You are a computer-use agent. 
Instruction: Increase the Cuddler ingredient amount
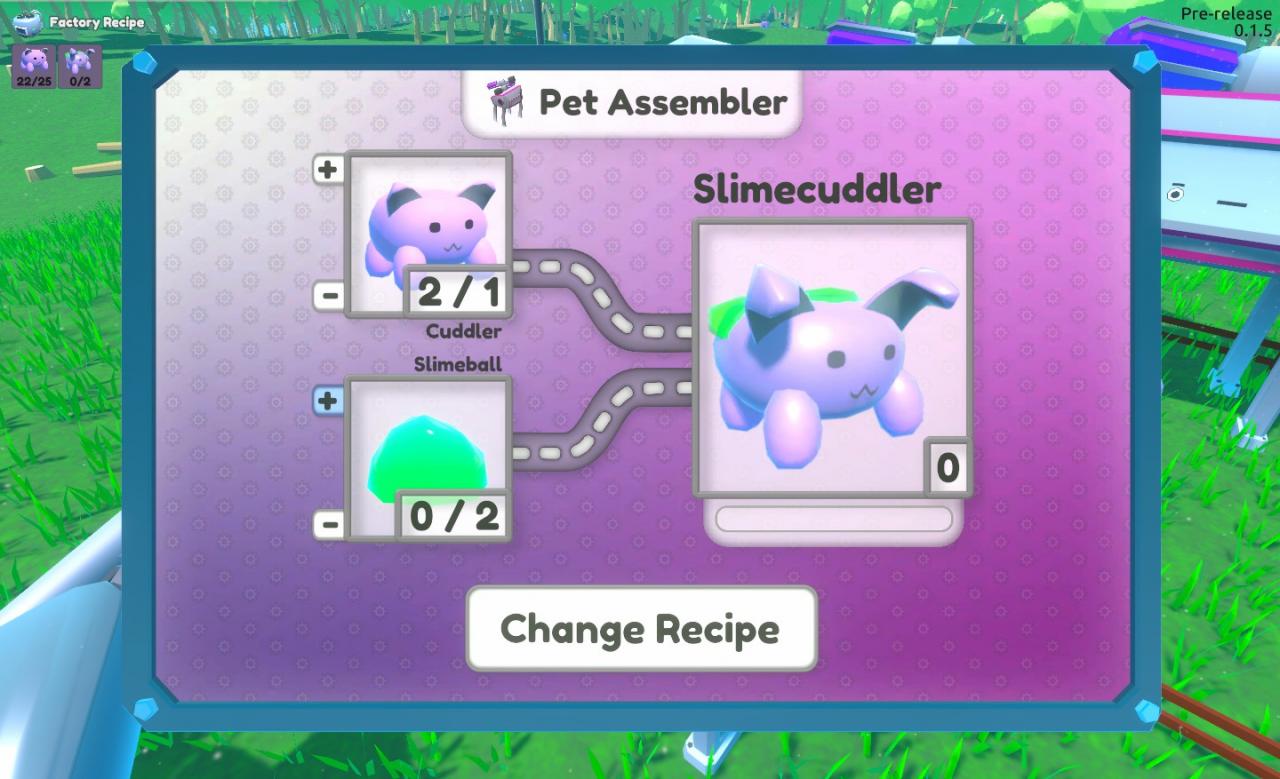point(328,170)
